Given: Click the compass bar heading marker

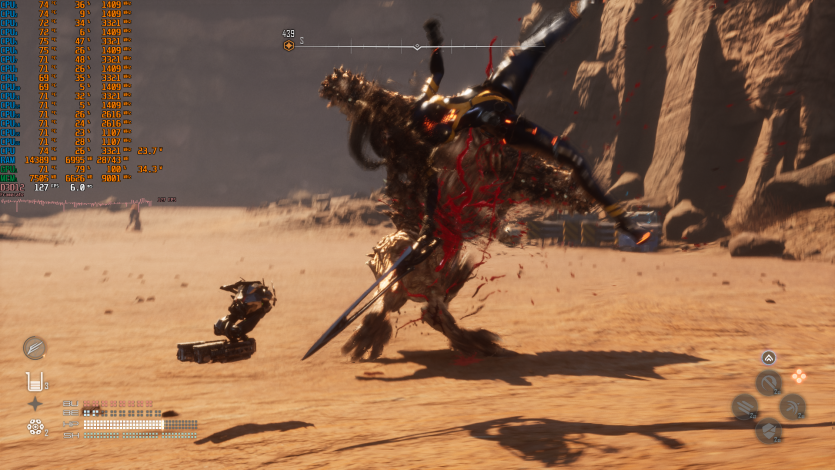Looking at the screenshot, I should [x=417, y=47].
